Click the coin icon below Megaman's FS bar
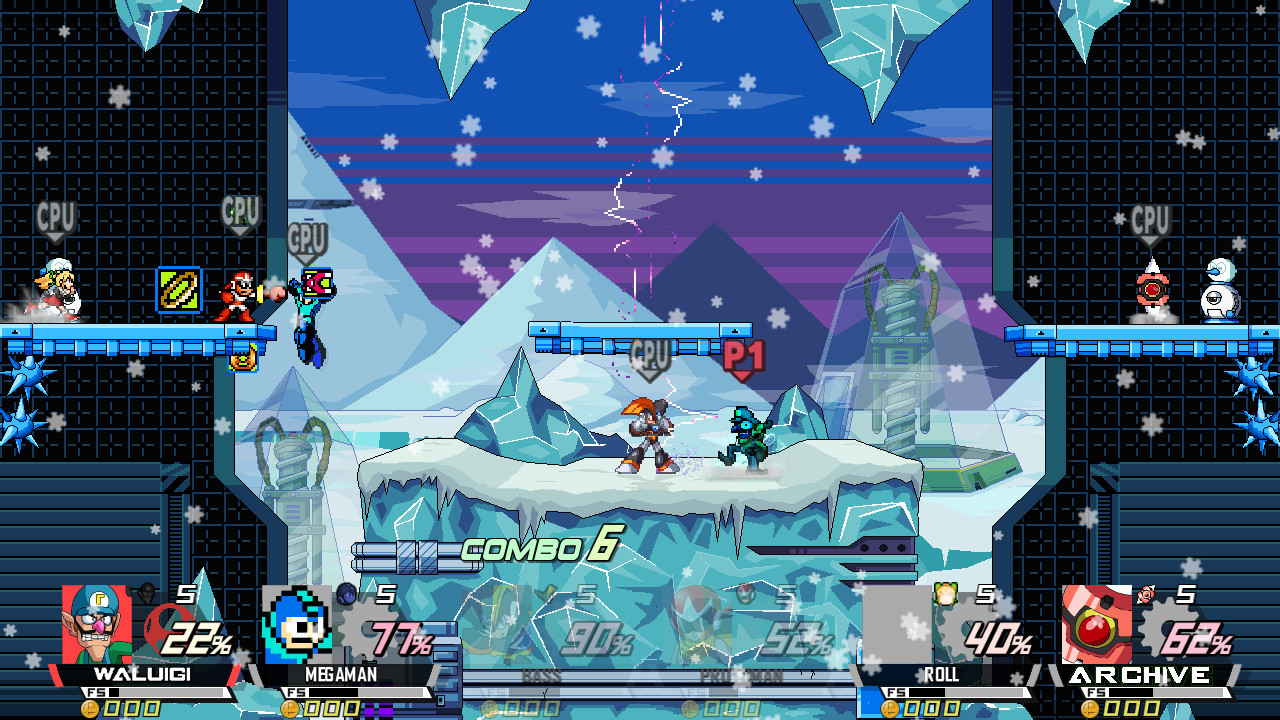Viewport: 1280px width, 720px height. pyautogui.click(x=290, y=710)
